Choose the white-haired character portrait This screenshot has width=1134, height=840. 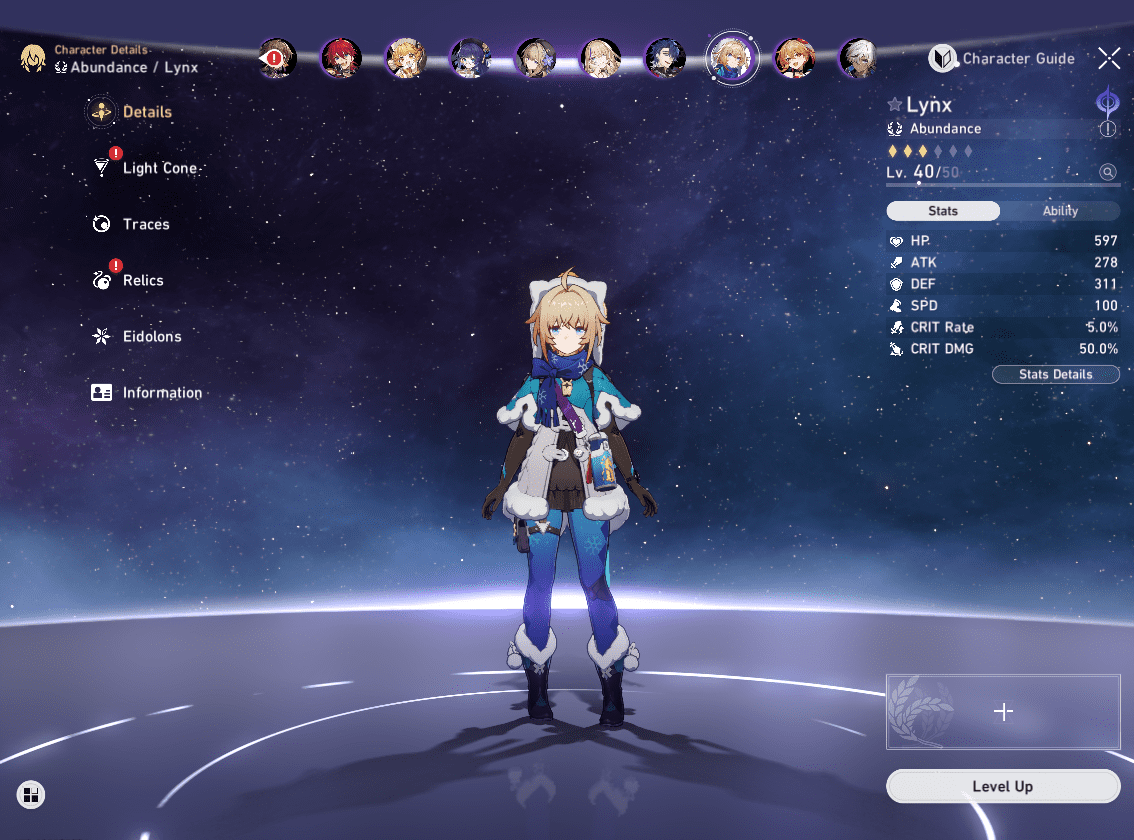858,59
